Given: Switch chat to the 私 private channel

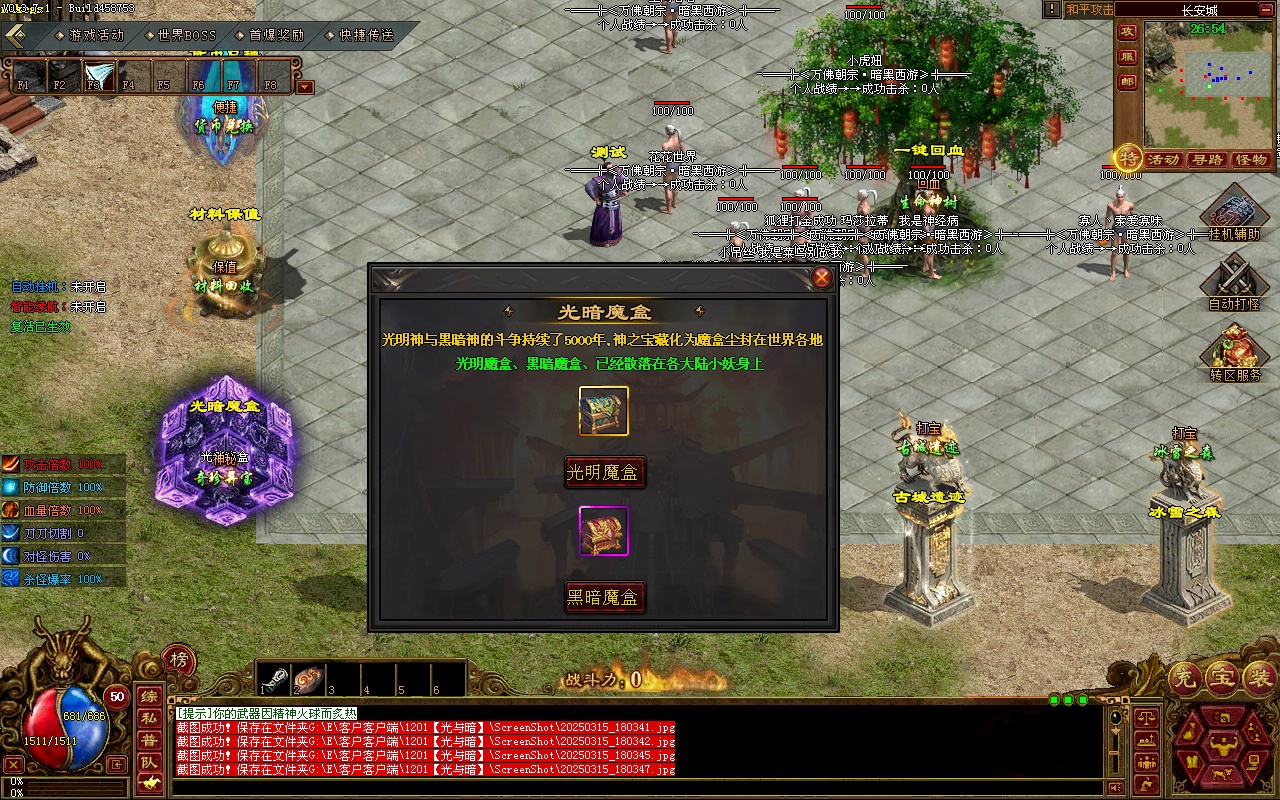Looking at the screenshot, I should [x=148, y=718].
